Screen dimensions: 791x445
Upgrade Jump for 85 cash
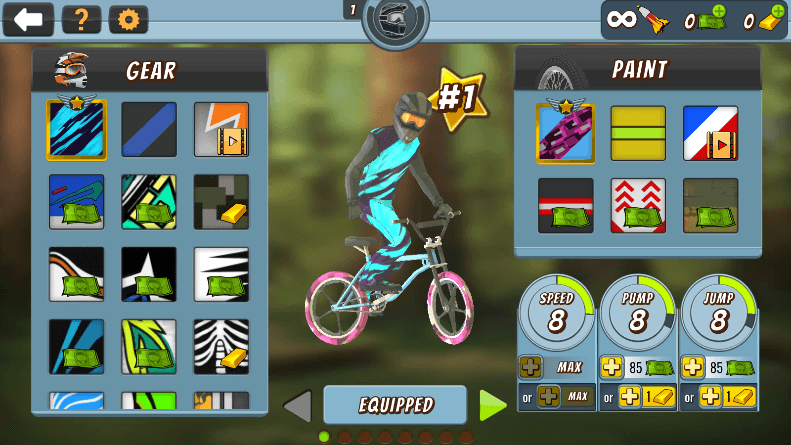(718, 368)
